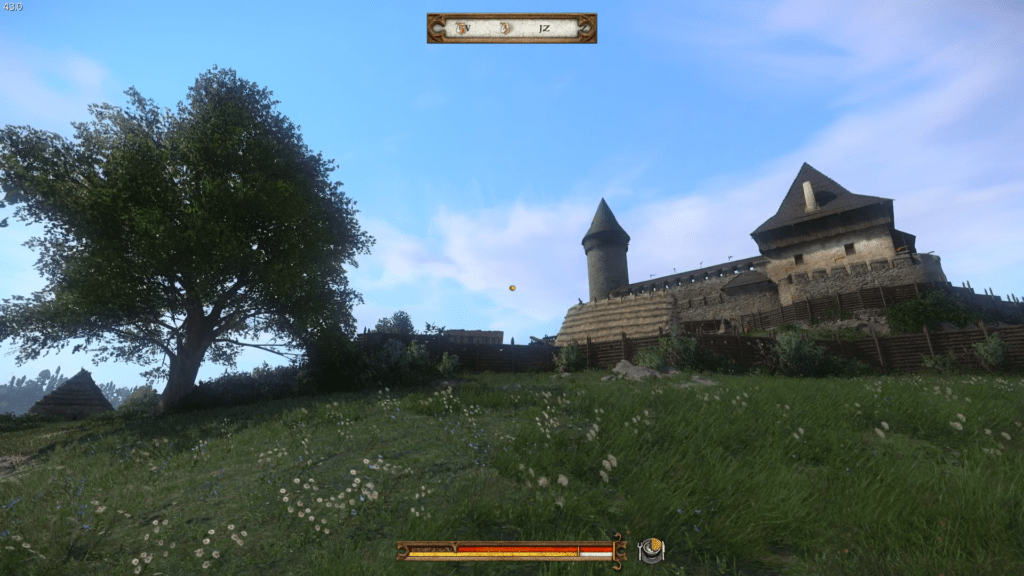The height and width of the screenshot is (576, 1024).
Task: Select the shield quest marker in the compass center
Action: coord(506,28)
